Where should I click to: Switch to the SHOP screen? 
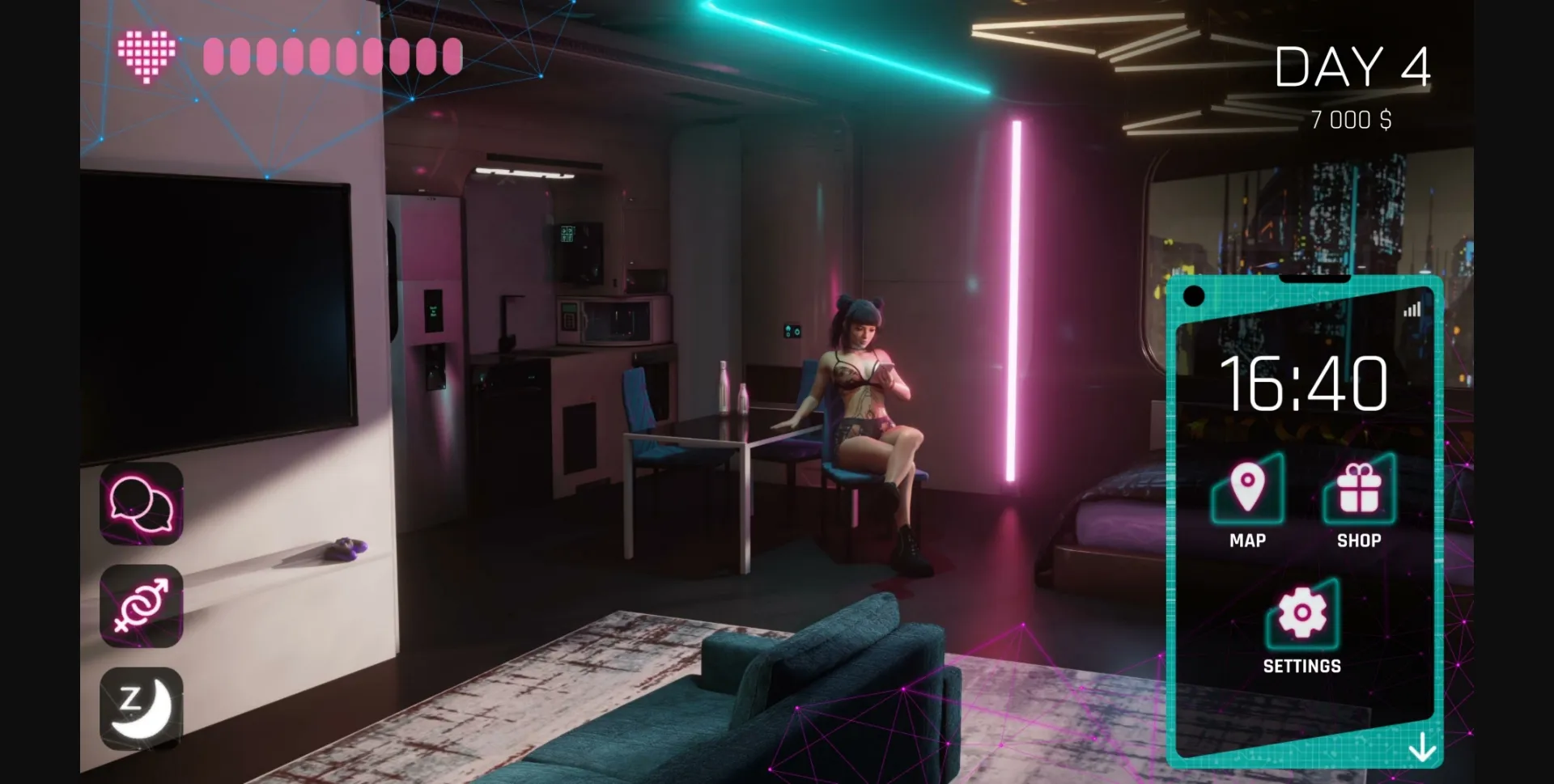[1358, 540]
